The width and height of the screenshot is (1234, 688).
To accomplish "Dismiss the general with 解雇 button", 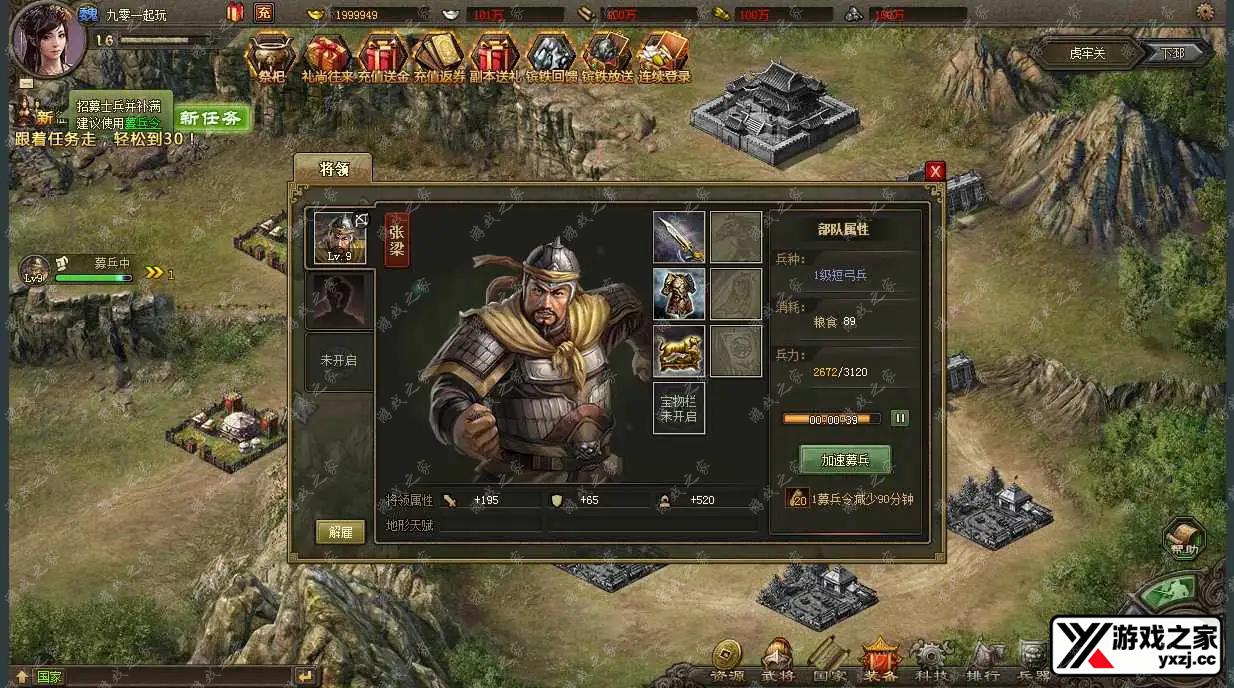I will [340, 532].
